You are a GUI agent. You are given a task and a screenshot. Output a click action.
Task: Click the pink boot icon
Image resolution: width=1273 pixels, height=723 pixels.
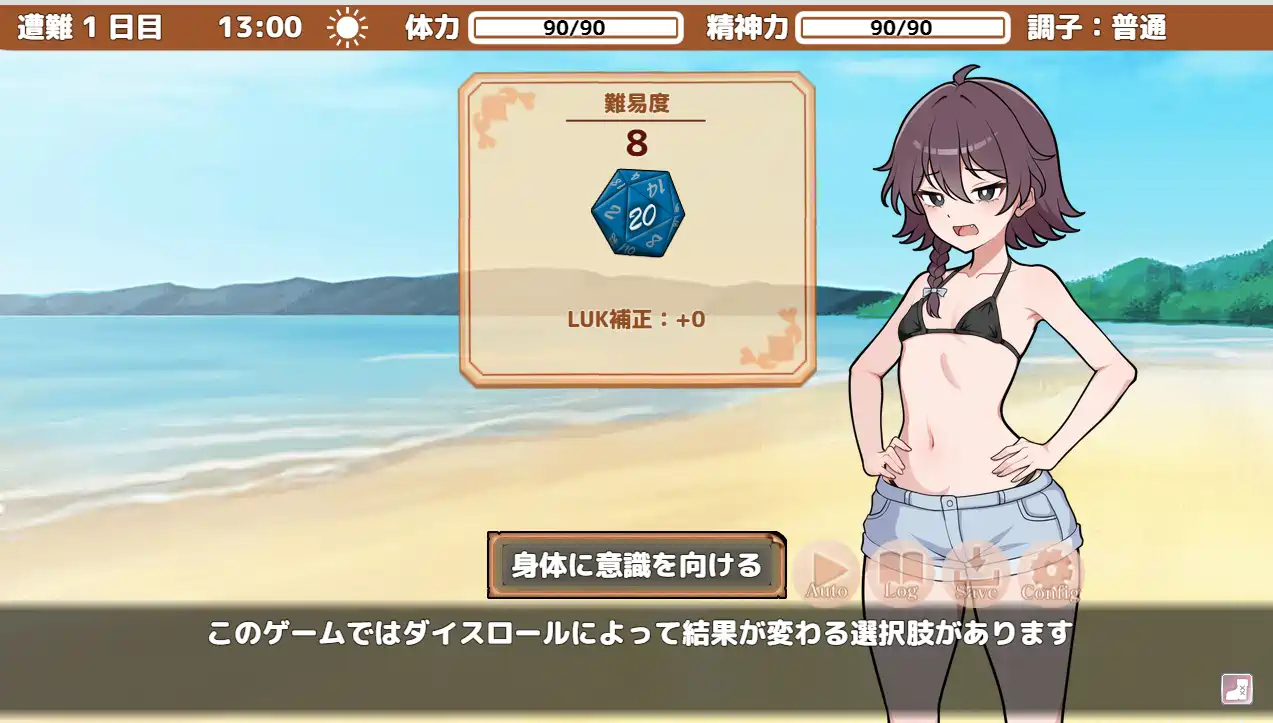[1236, 689]
